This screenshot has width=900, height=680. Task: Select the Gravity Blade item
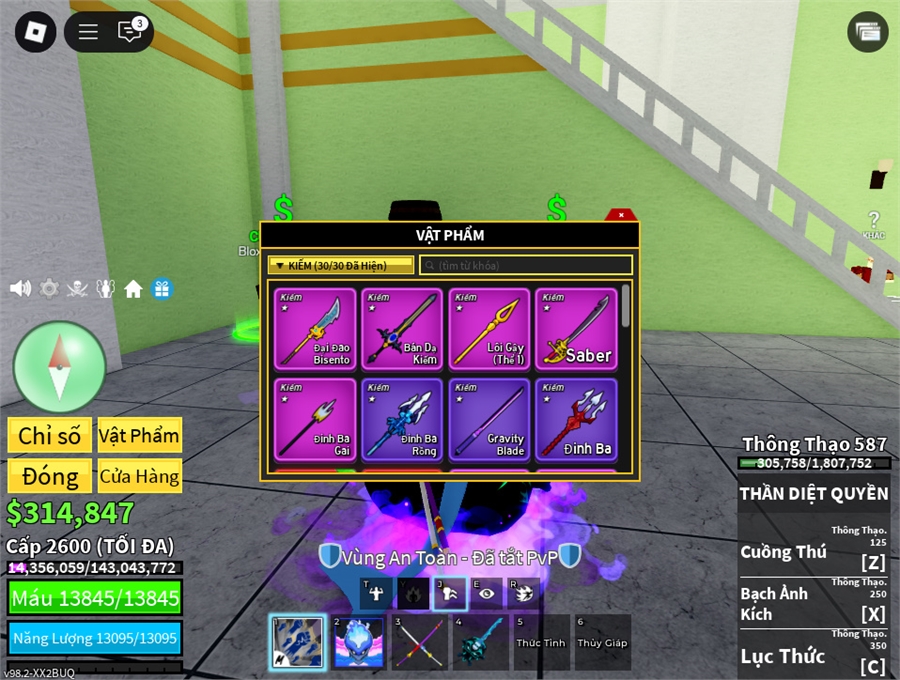click(489, 418)
